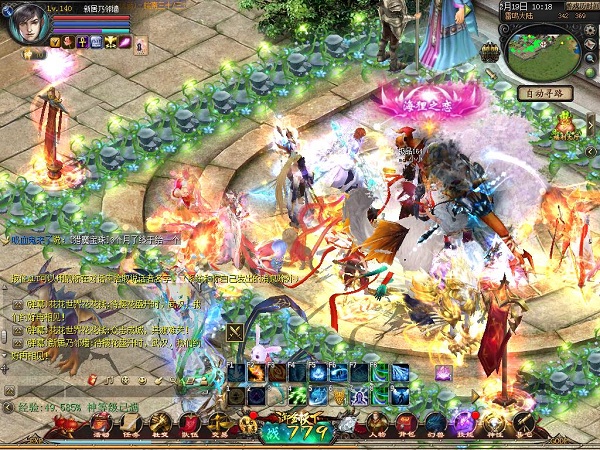Screen dimensions: 600x450
Task: Click the ankh buff icon
Action: point(83,42)
